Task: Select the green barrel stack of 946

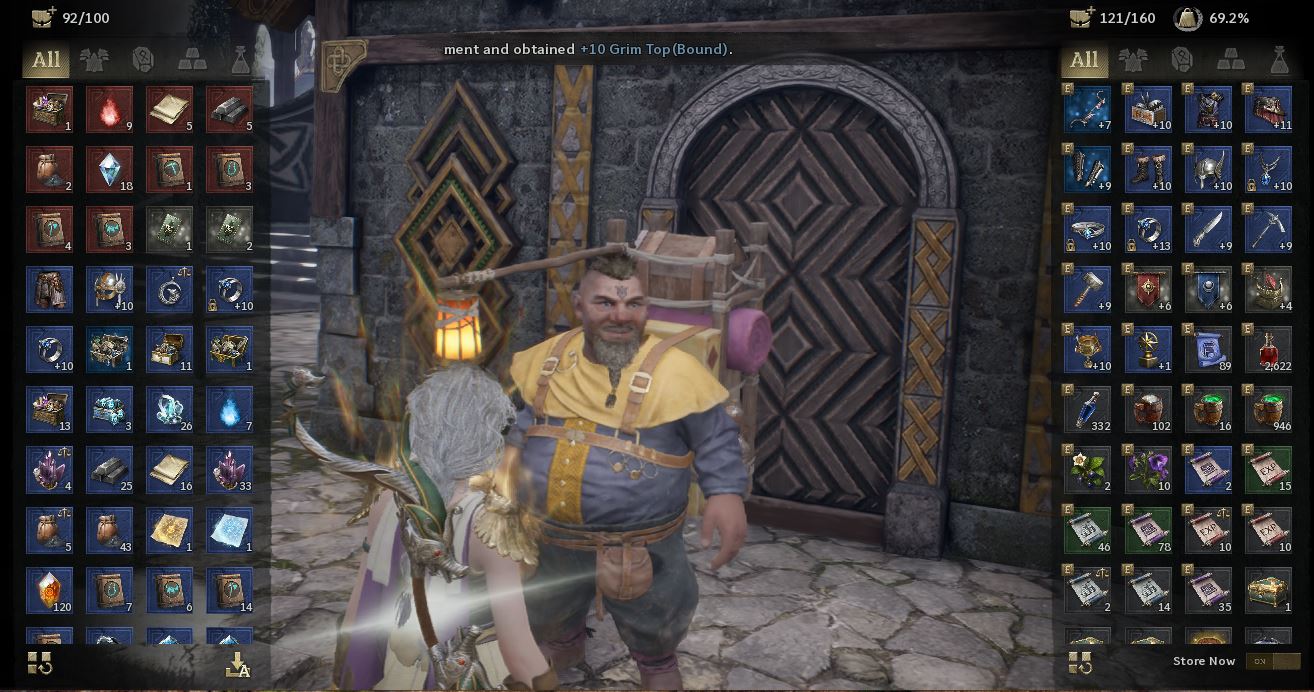Action: 1268,410
